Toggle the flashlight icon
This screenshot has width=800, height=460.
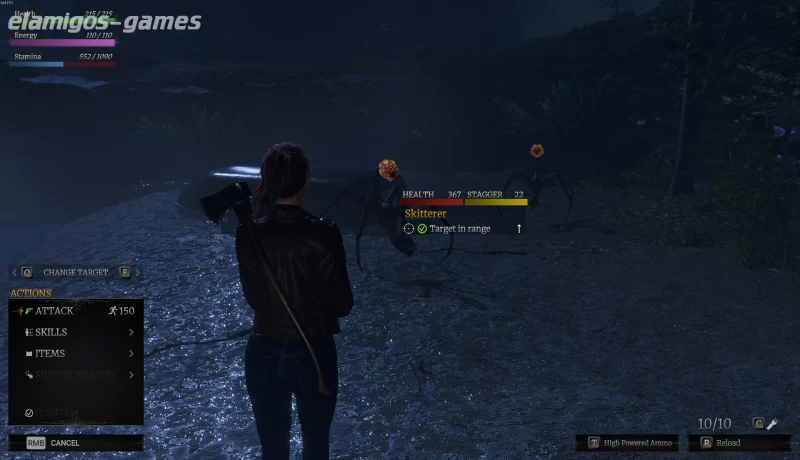[772, 424]
